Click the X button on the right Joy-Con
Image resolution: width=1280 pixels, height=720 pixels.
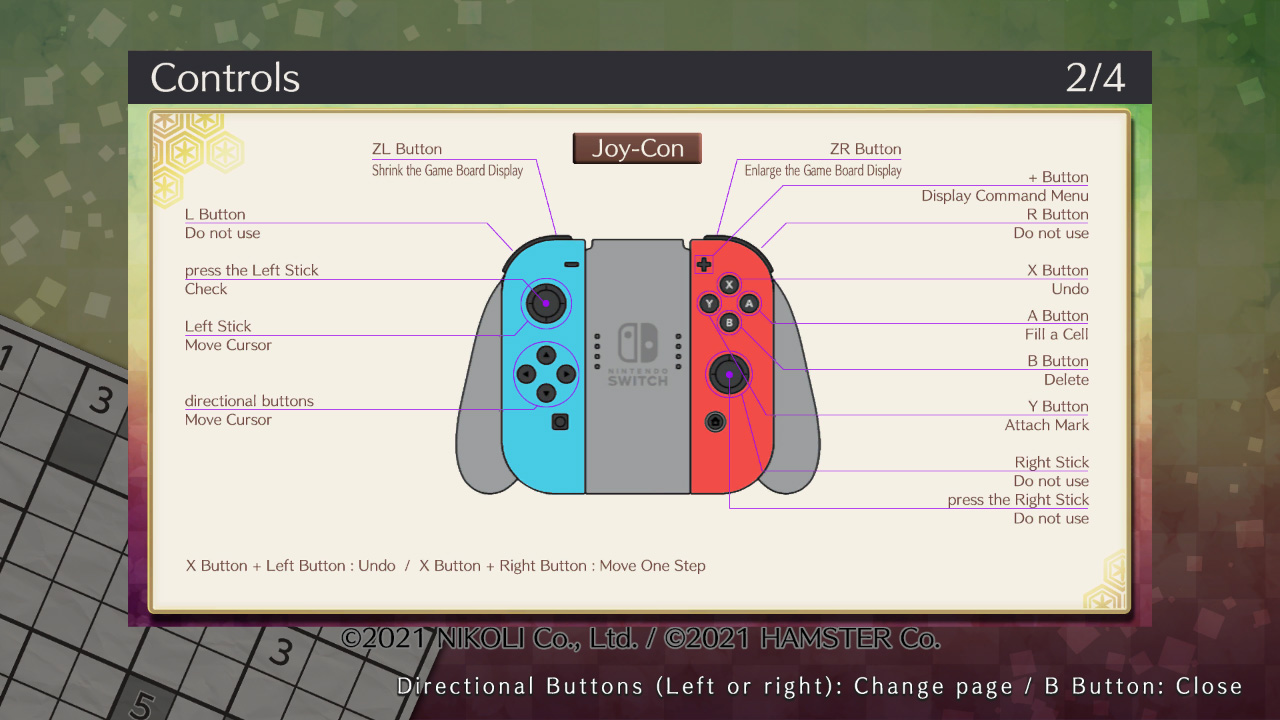[x=729, y=285]
